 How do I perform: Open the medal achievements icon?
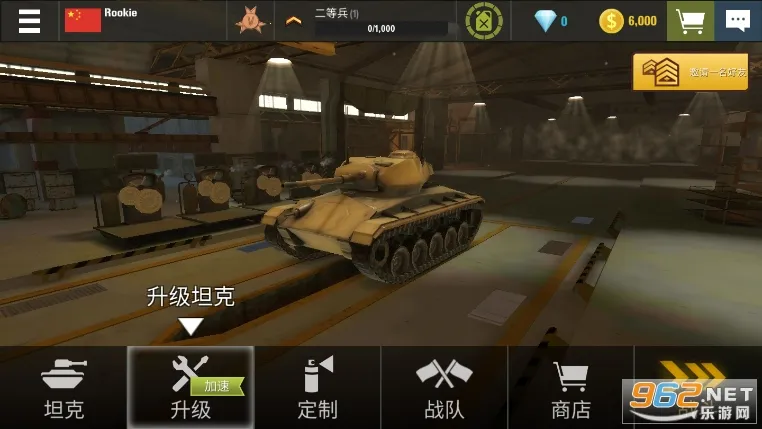point(247,20)
